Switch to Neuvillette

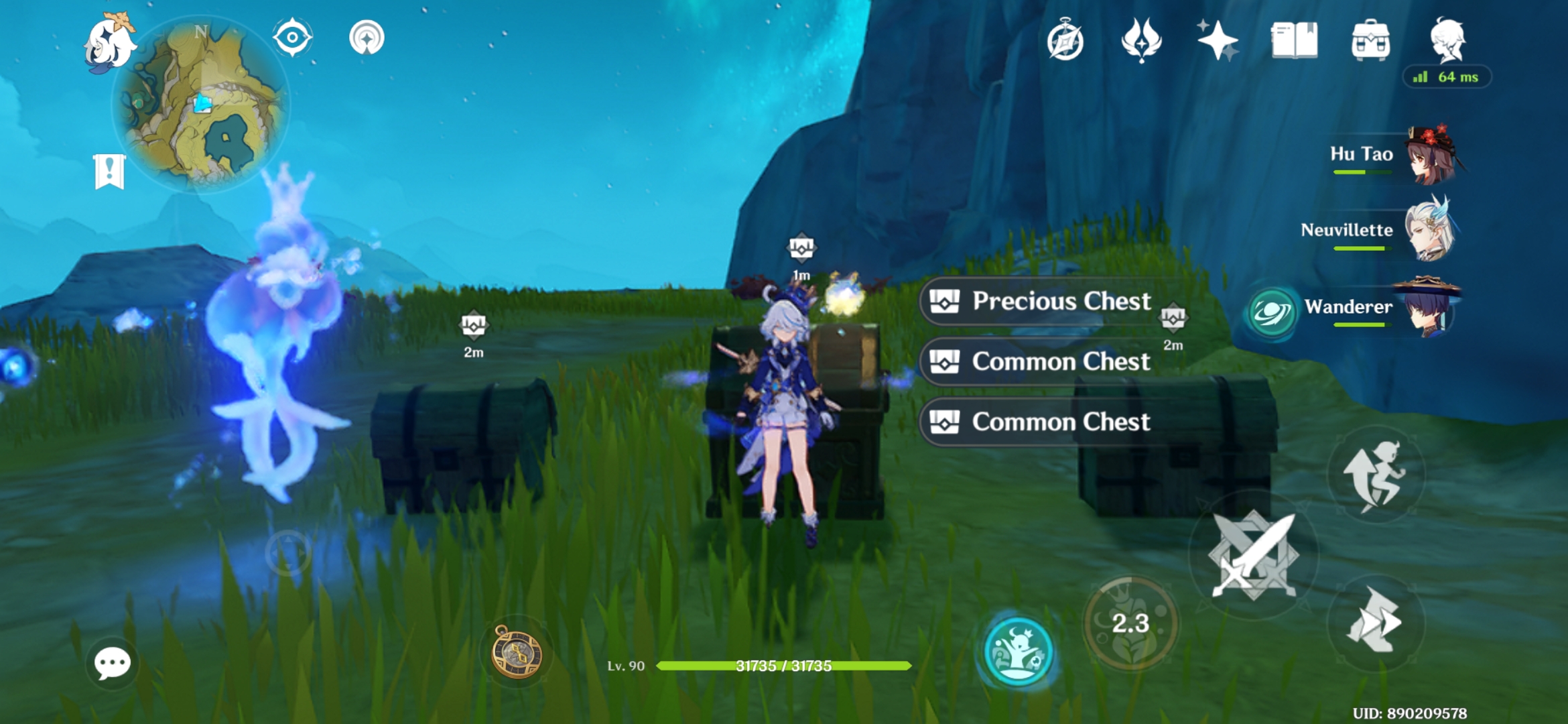(1420, 230)
